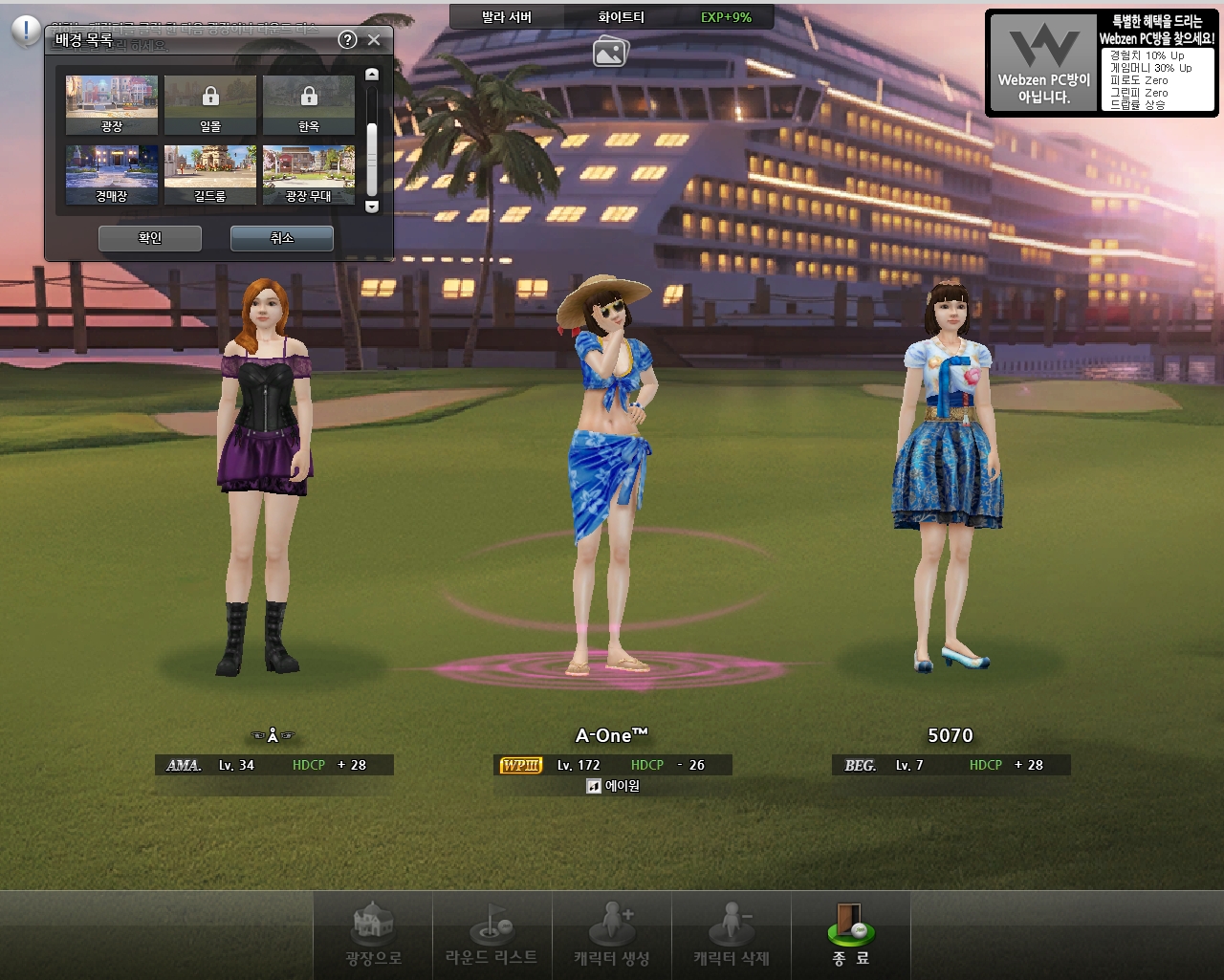1224x980 pixels.
Task: Select the 광장 background thumbnail
Action: 112,104
